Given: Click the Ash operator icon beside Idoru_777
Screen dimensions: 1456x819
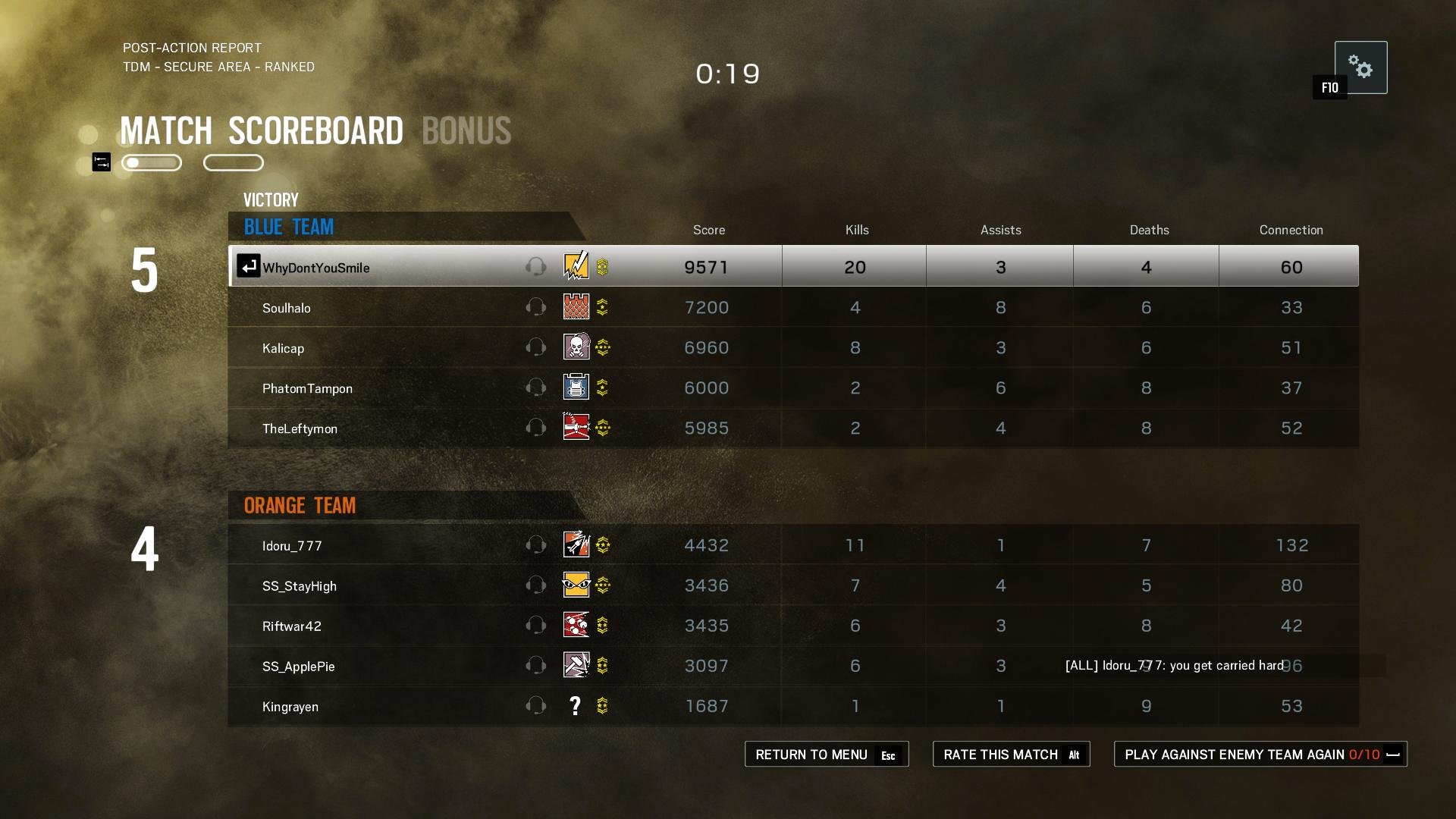Looking at the screenshot, I should (576, 544).
